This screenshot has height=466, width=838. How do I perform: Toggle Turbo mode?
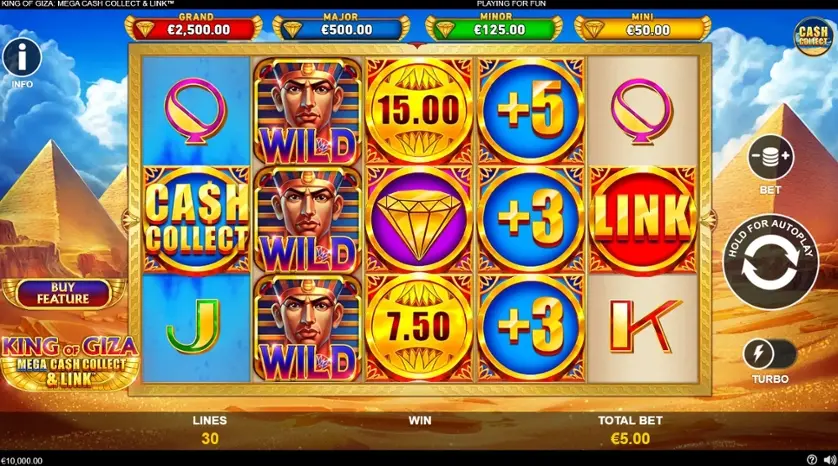pos(769,354)
